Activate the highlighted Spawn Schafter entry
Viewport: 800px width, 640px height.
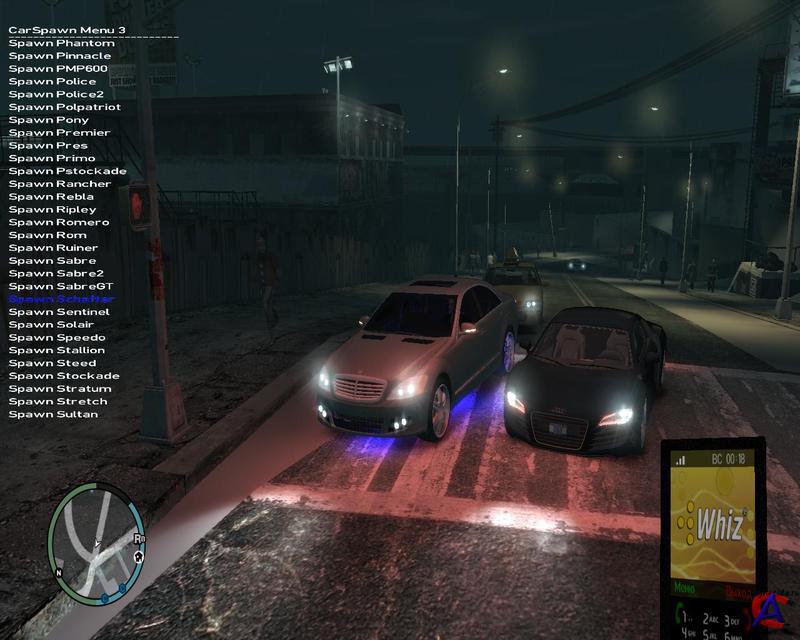tap(62, 299)
